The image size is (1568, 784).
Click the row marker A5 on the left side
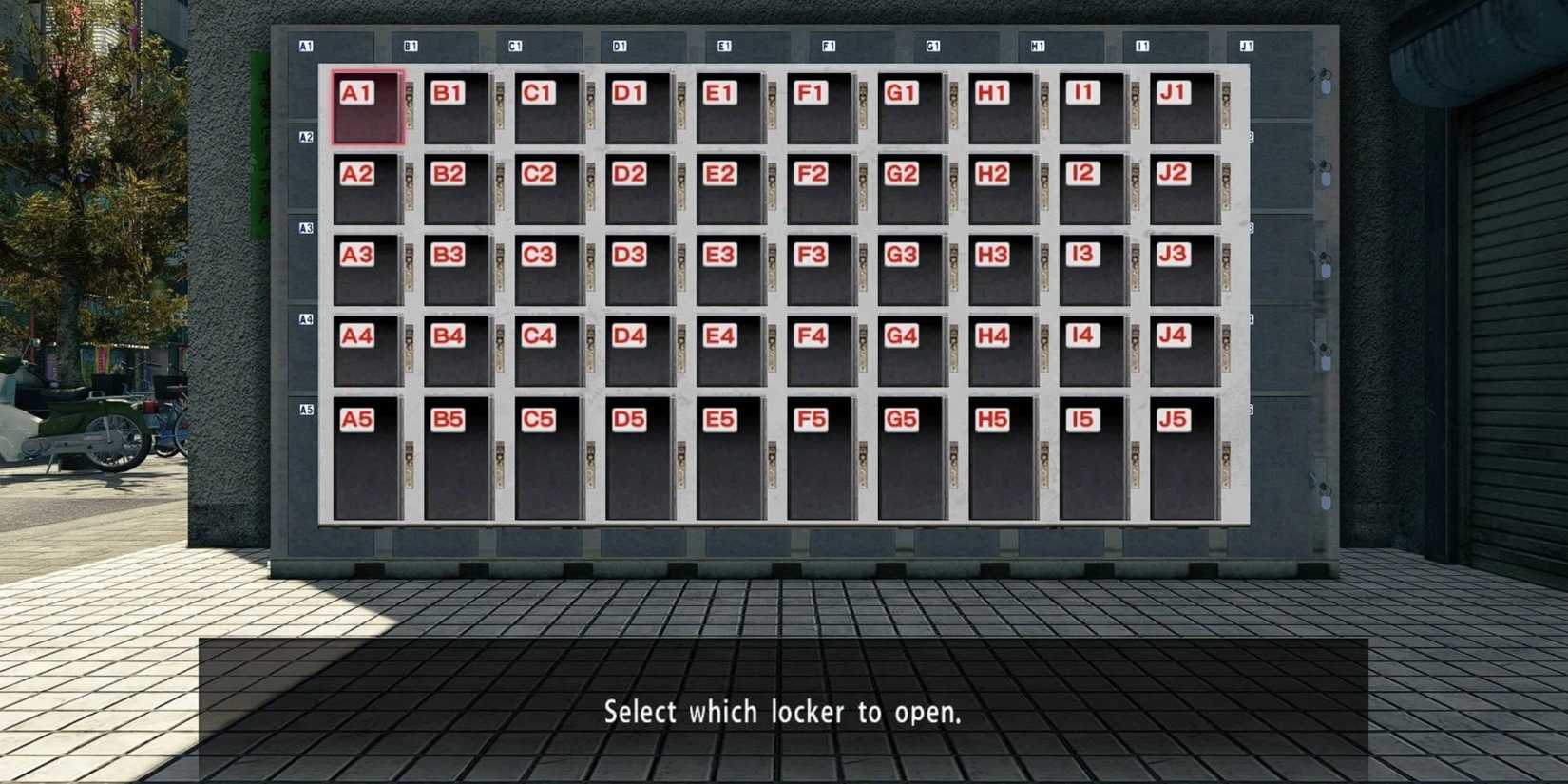click(306, 409)
